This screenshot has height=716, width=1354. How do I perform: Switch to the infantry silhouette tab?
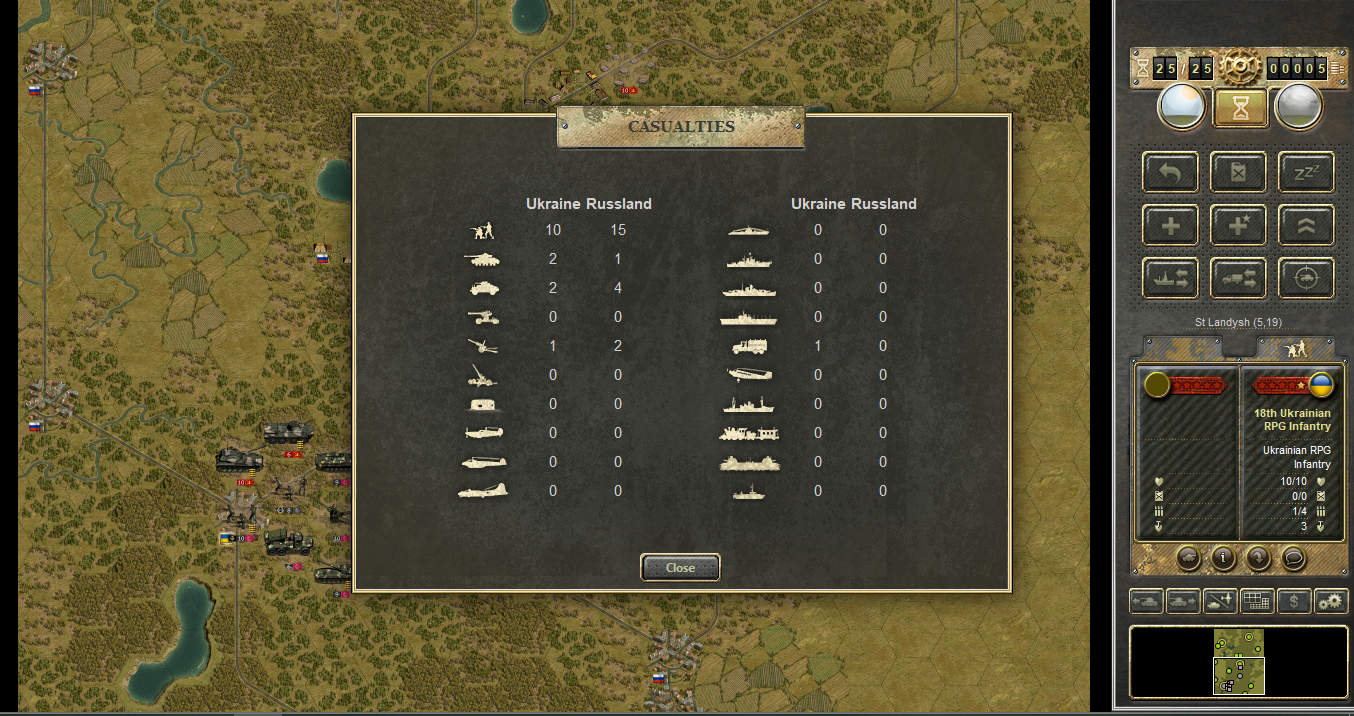[x=1296, y=348]
